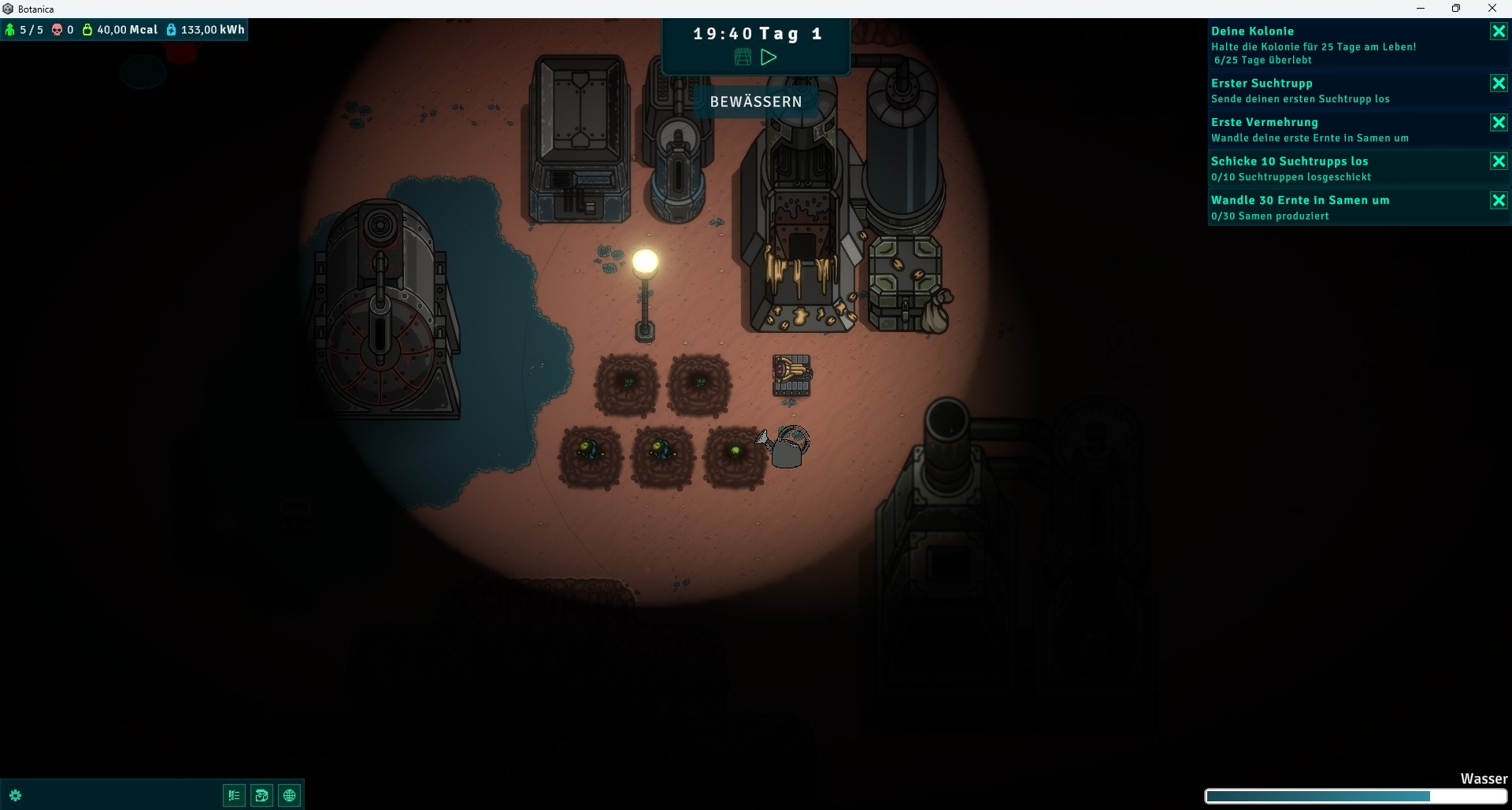
Task: Start time with the play arrow
Action: 769,57
